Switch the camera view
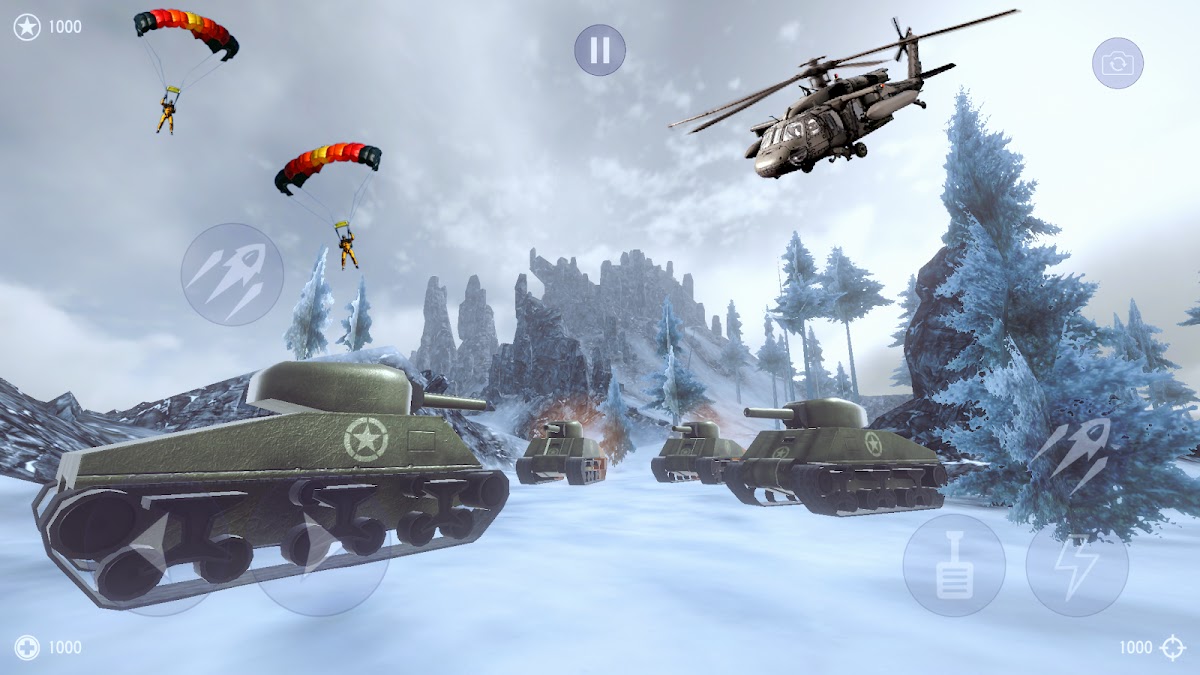The width and height of the screenshot is (1200, 675). pos(1117,64)
